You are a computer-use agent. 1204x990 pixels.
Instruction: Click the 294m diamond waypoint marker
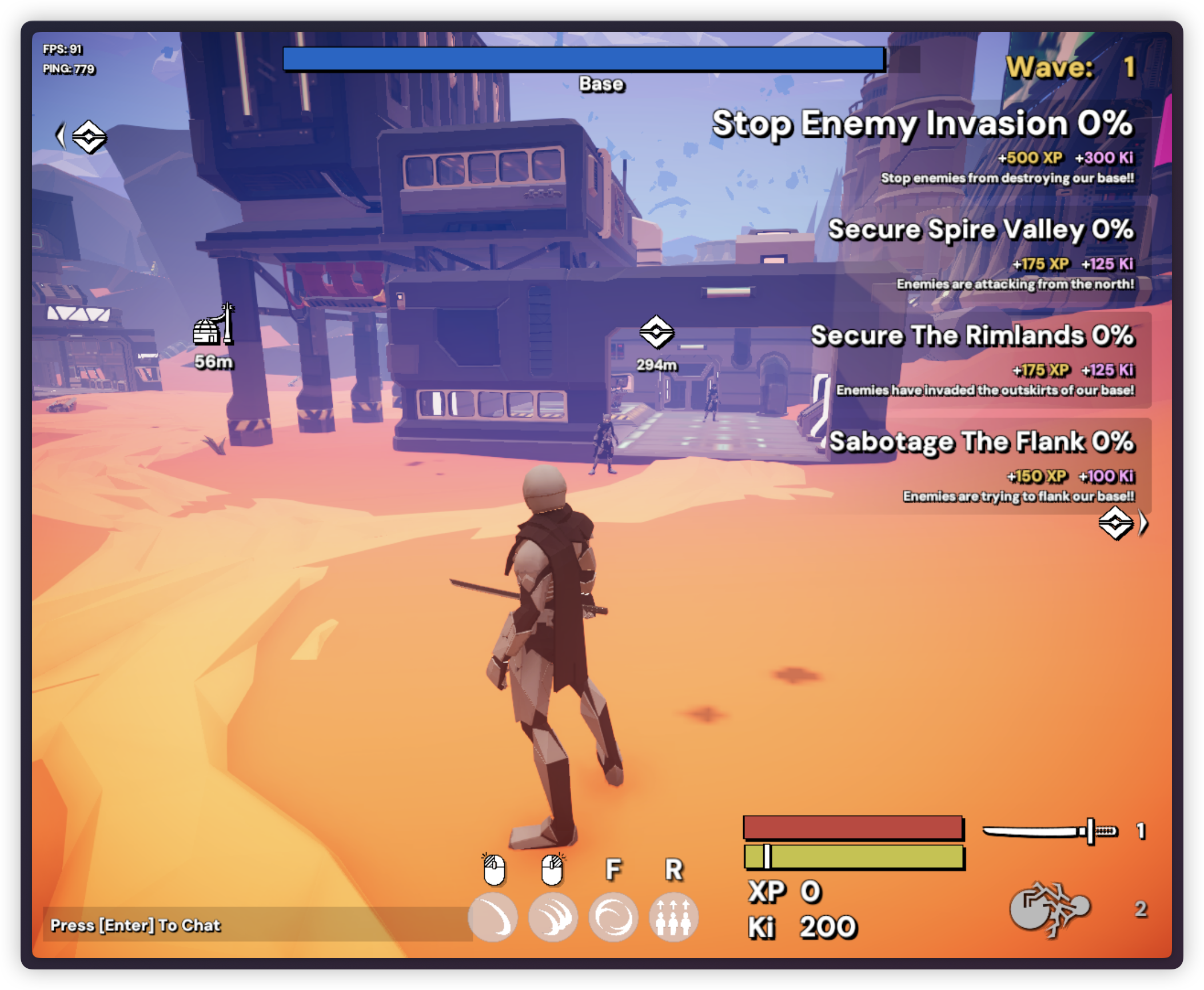point(656,332)
